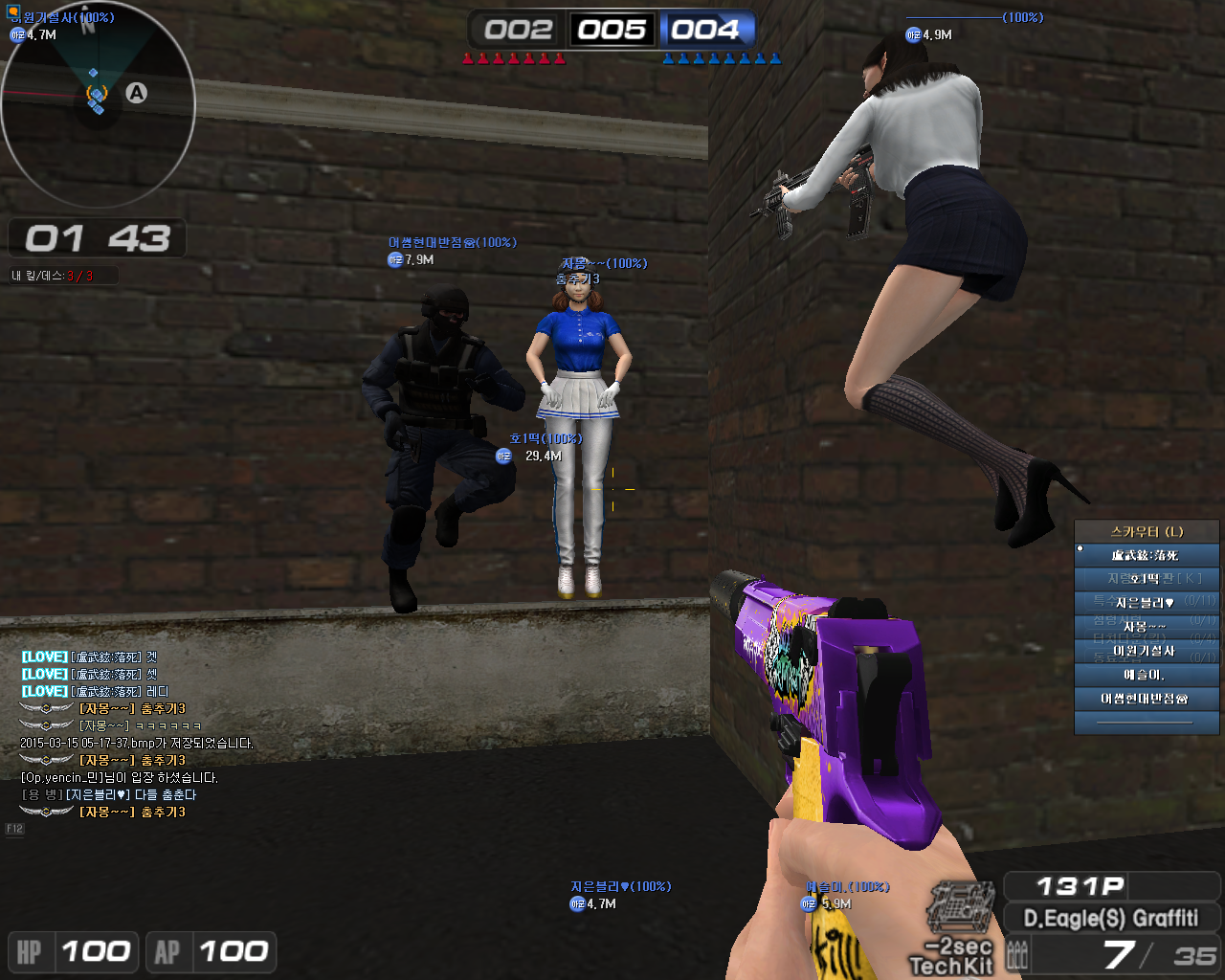Select 盧武鉉:落死 in the scouter list

pyautogui.click(x=1147, y=555)
